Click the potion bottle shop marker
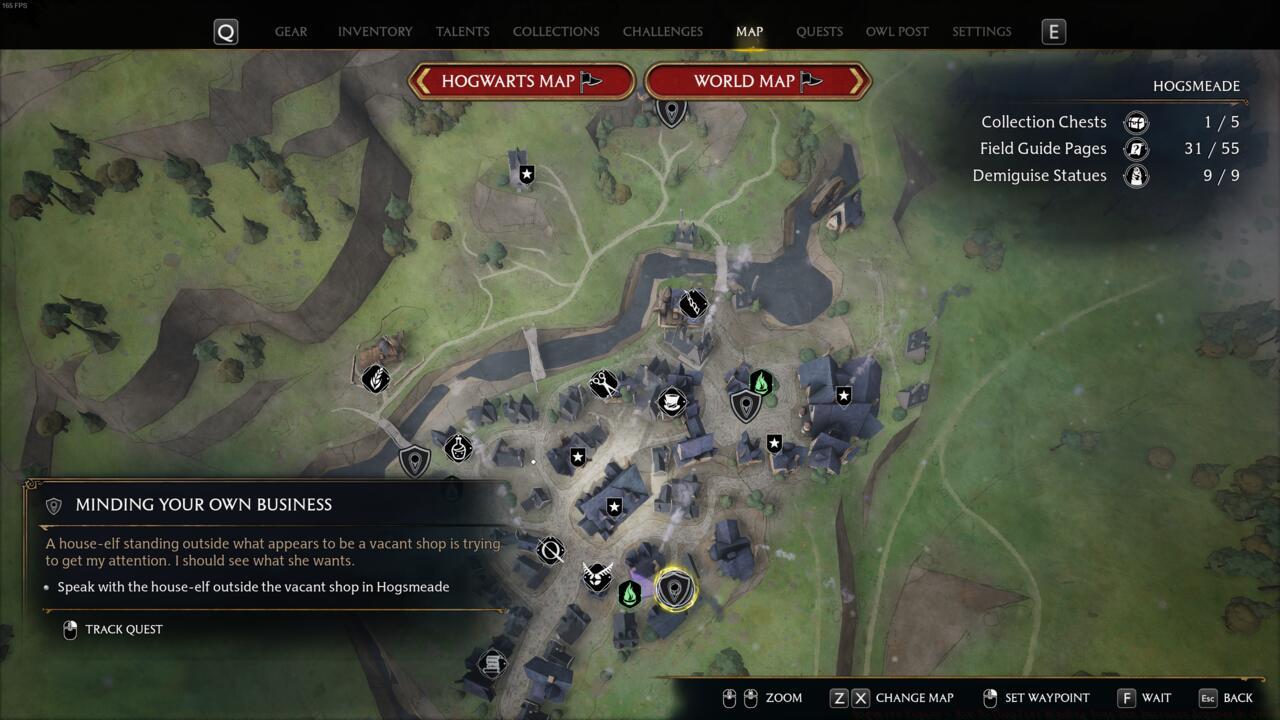 (458, 446)
